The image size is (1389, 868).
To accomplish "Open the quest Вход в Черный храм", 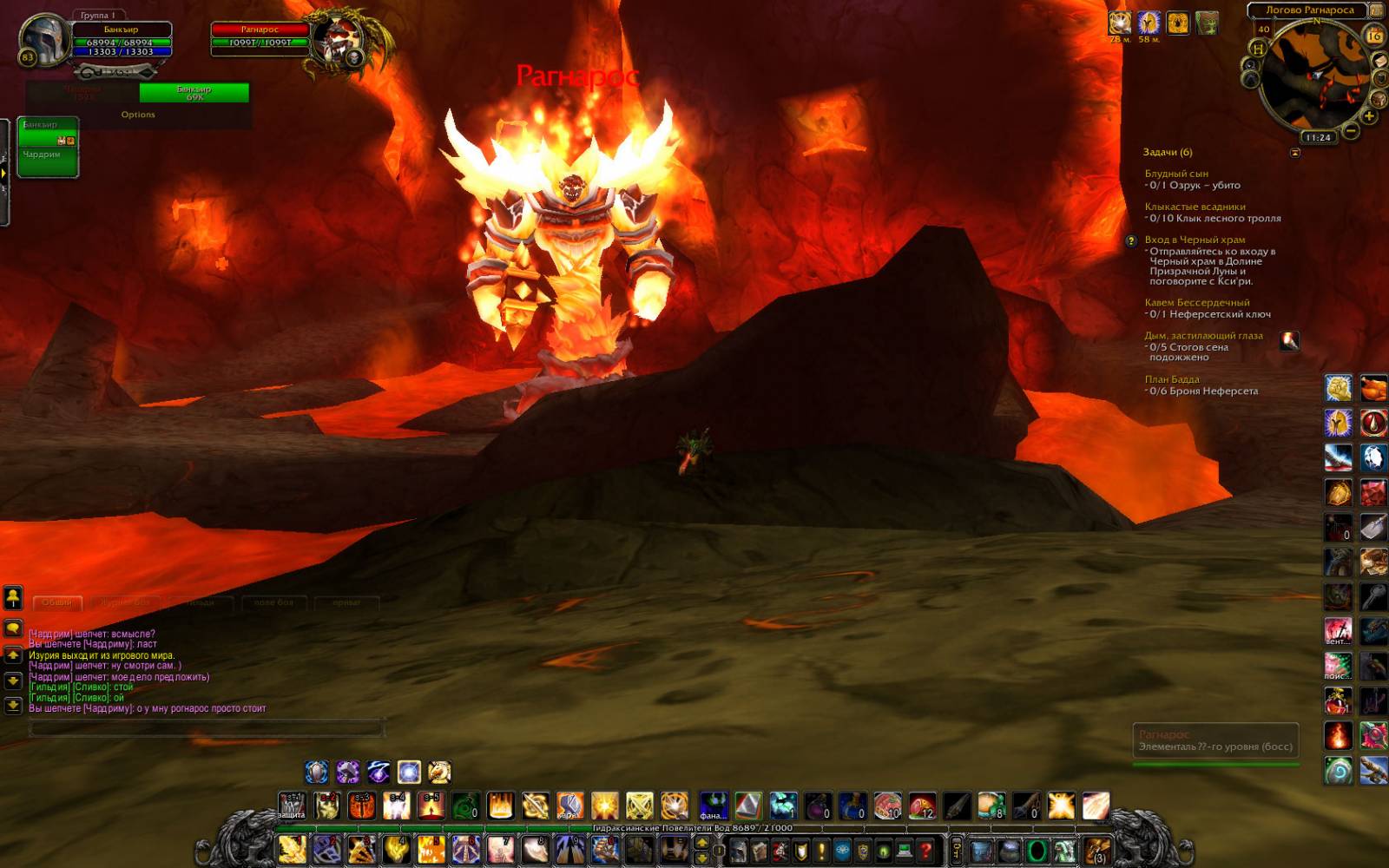I will 1195,240.
